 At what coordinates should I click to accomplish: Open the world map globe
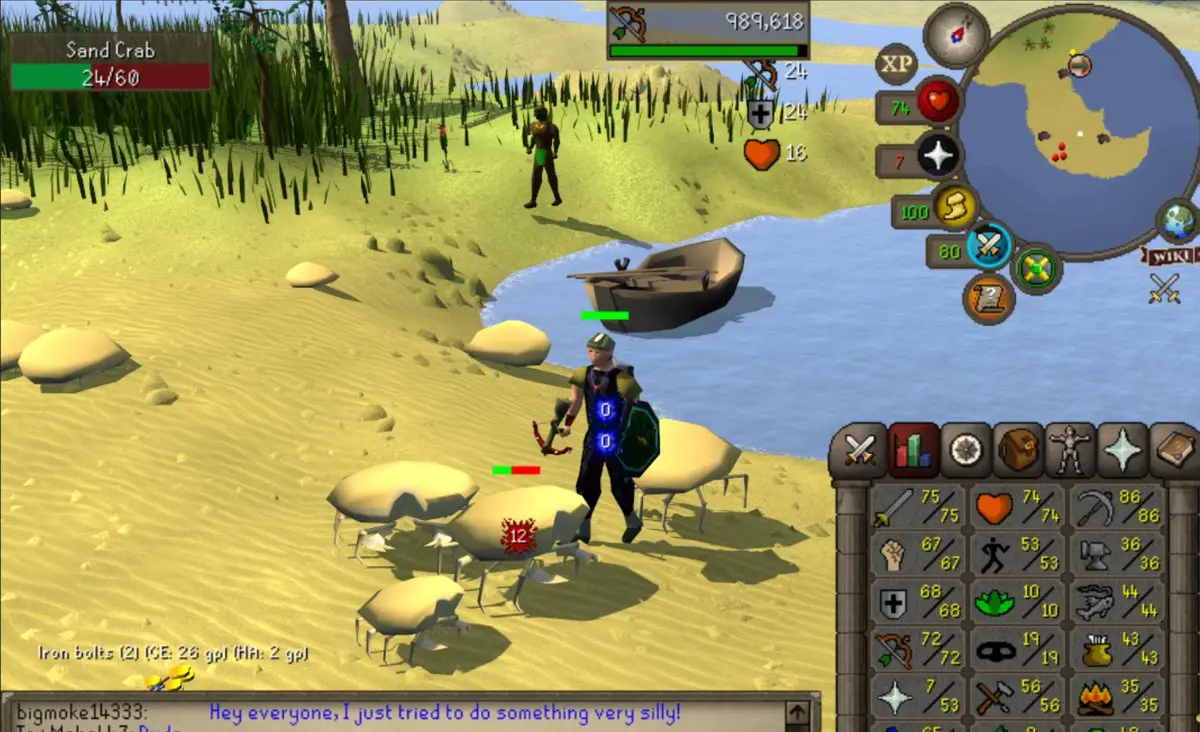click(1177, 221)
